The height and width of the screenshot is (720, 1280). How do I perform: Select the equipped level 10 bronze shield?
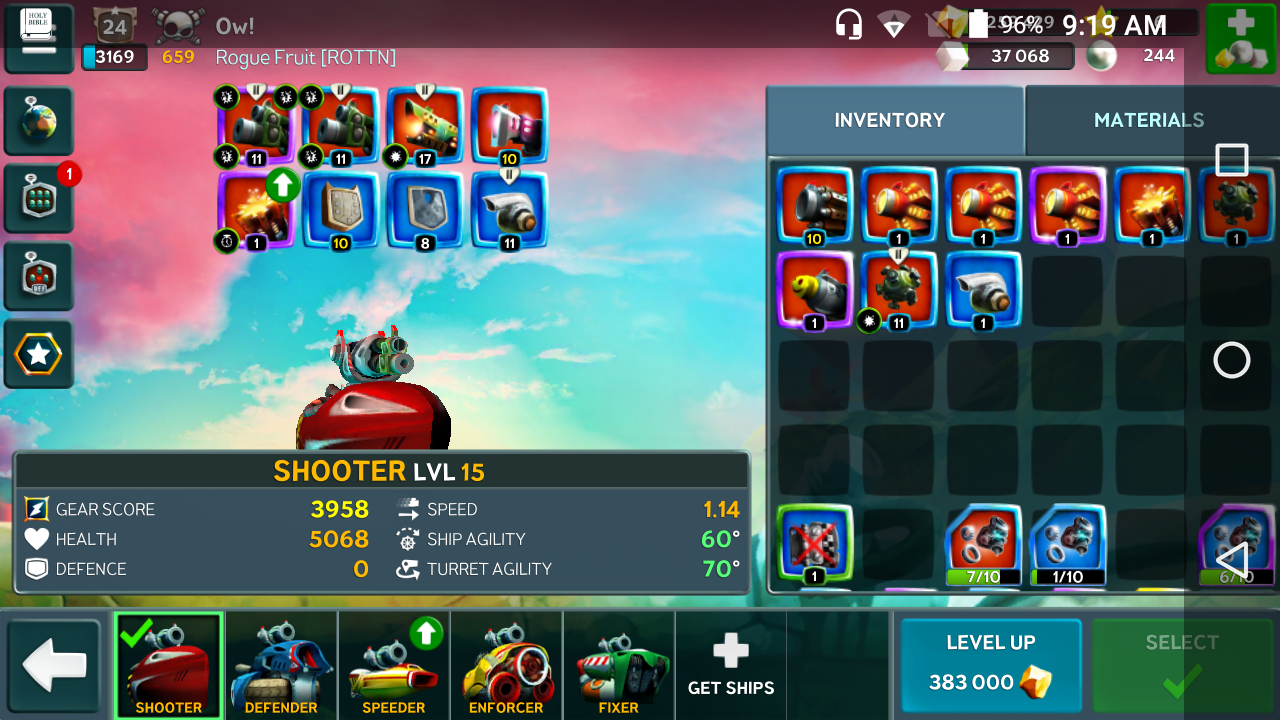340,210
